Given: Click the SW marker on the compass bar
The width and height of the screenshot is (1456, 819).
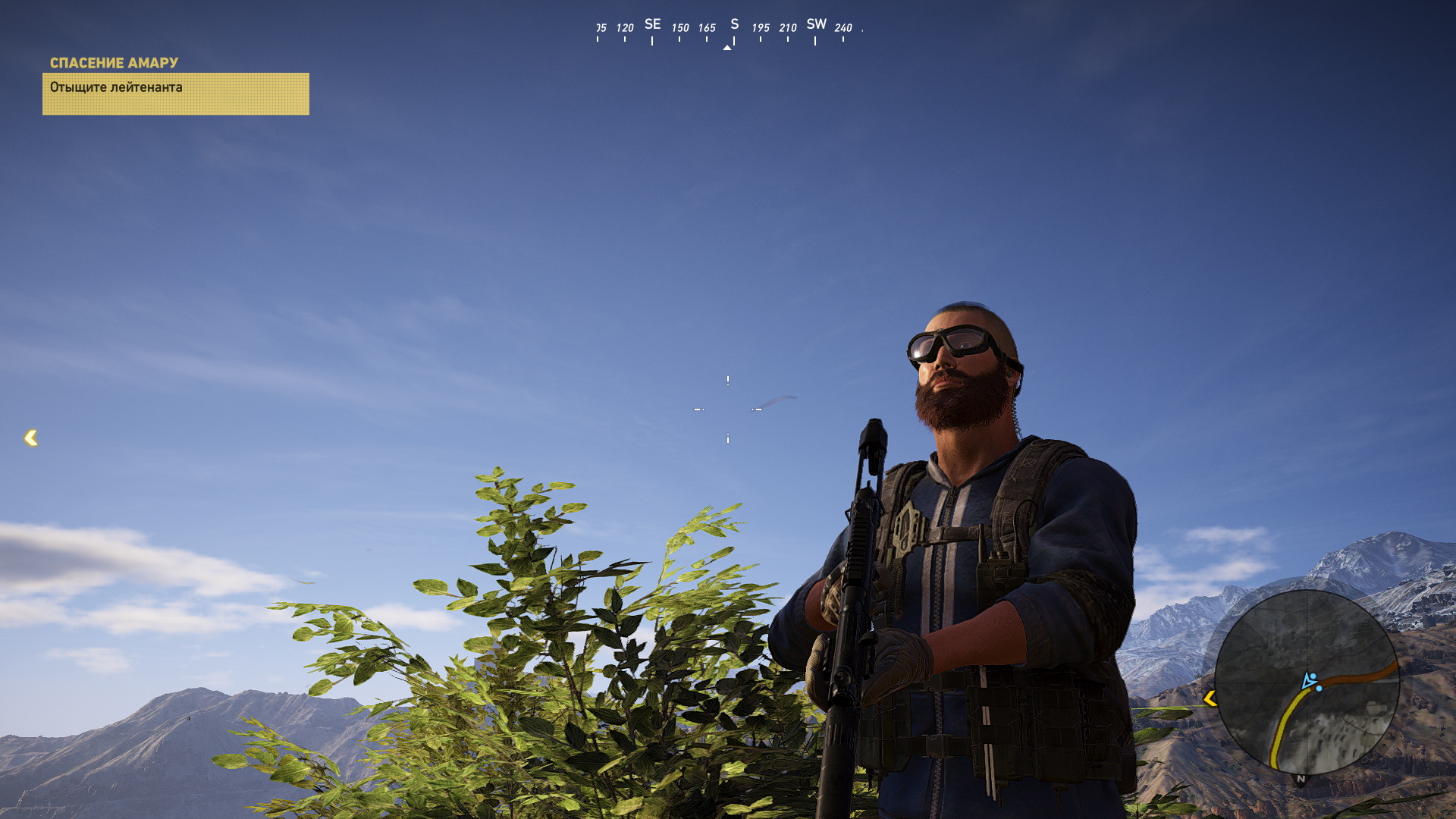Looking at the screenshot, I should click(x=815, y=24).
